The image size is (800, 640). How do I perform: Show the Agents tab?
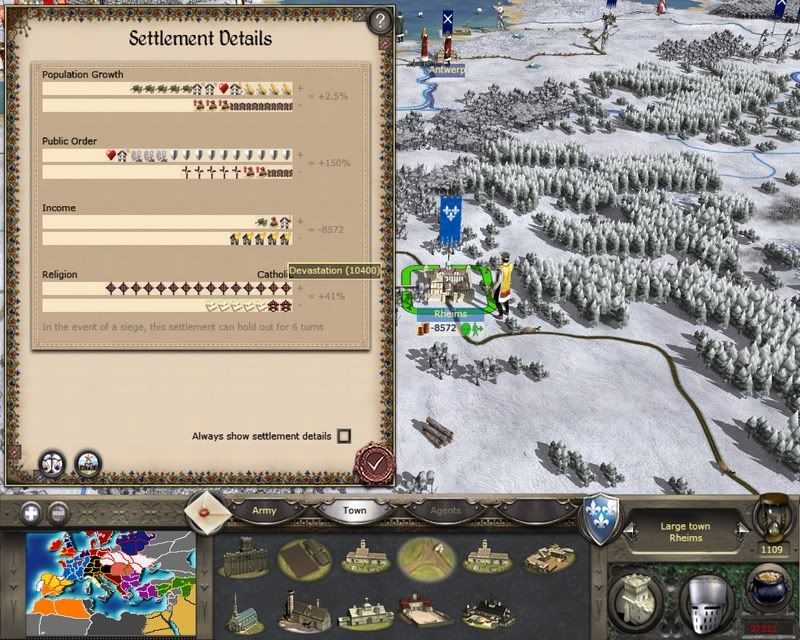pos(446,510)
